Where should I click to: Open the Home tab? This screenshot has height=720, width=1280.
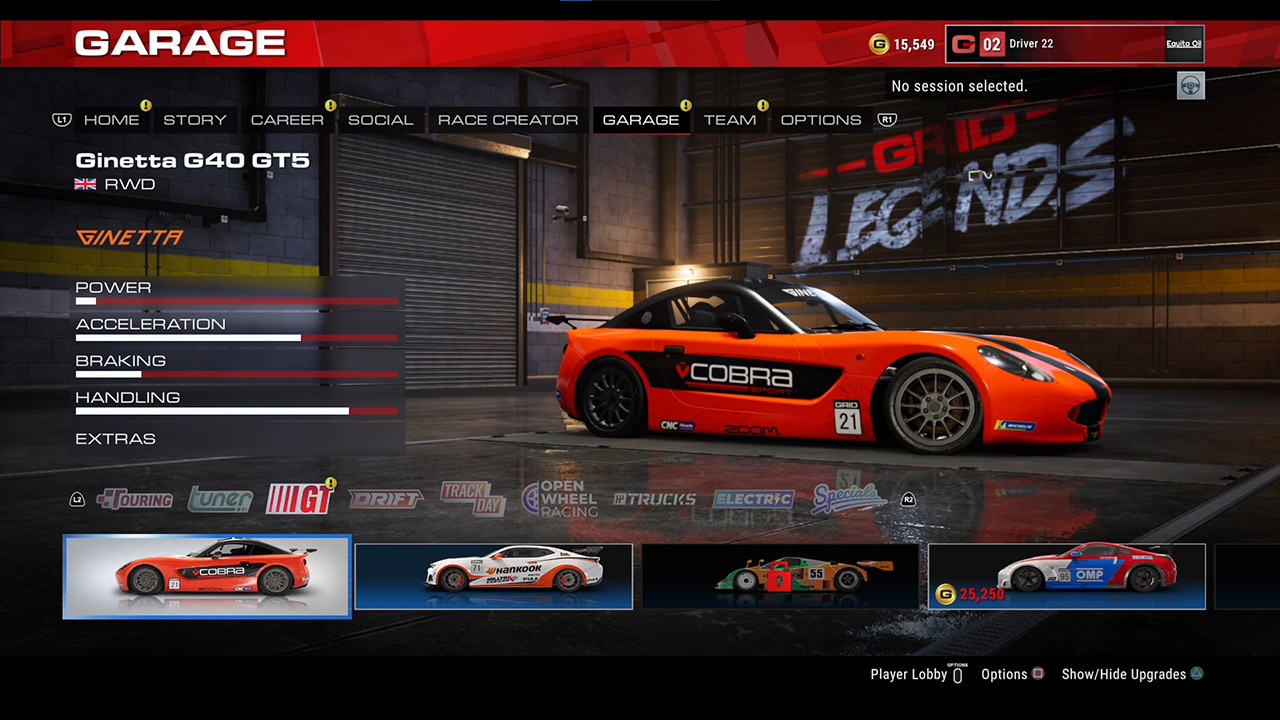click(x=111, y=120)
